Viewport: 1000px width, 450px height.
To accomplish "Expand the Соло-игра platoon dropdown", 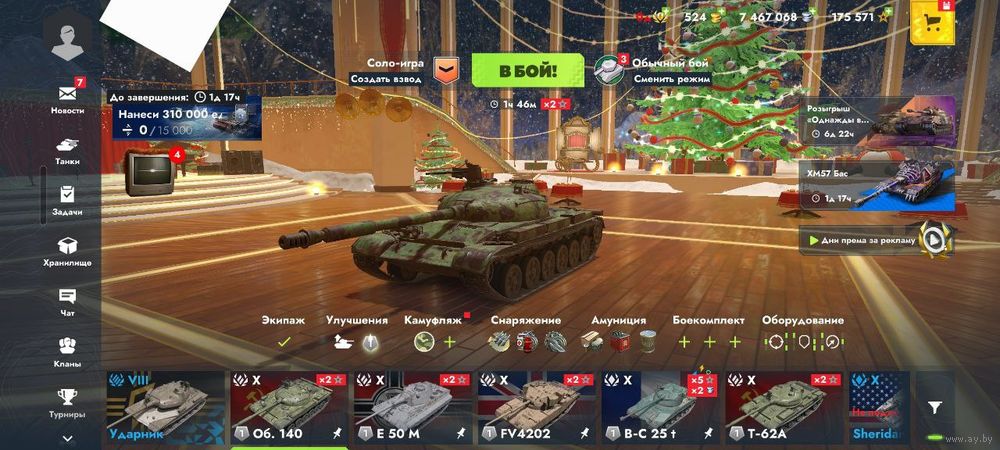I will click(x=446, y=70).
